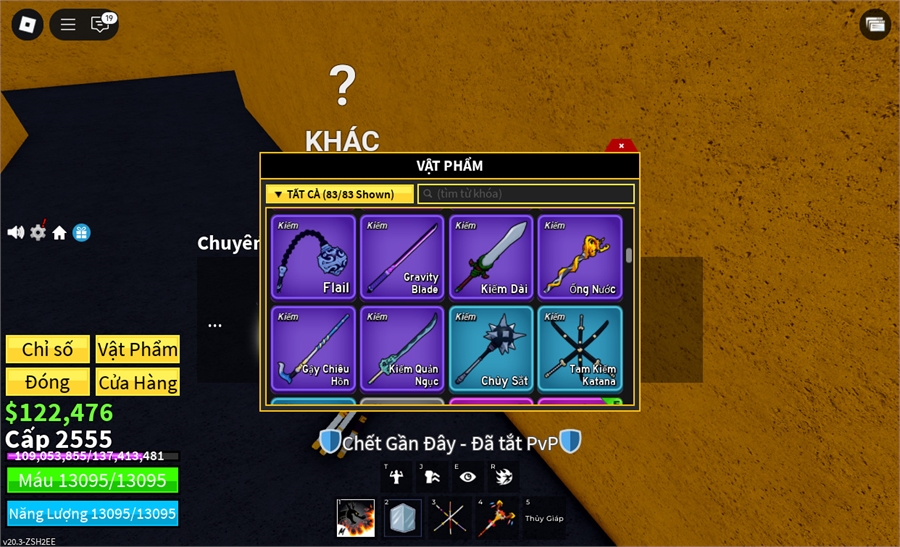Toggle the sound speaker icon
This screenshot has height=547, width=900.
tap(15, 232)
